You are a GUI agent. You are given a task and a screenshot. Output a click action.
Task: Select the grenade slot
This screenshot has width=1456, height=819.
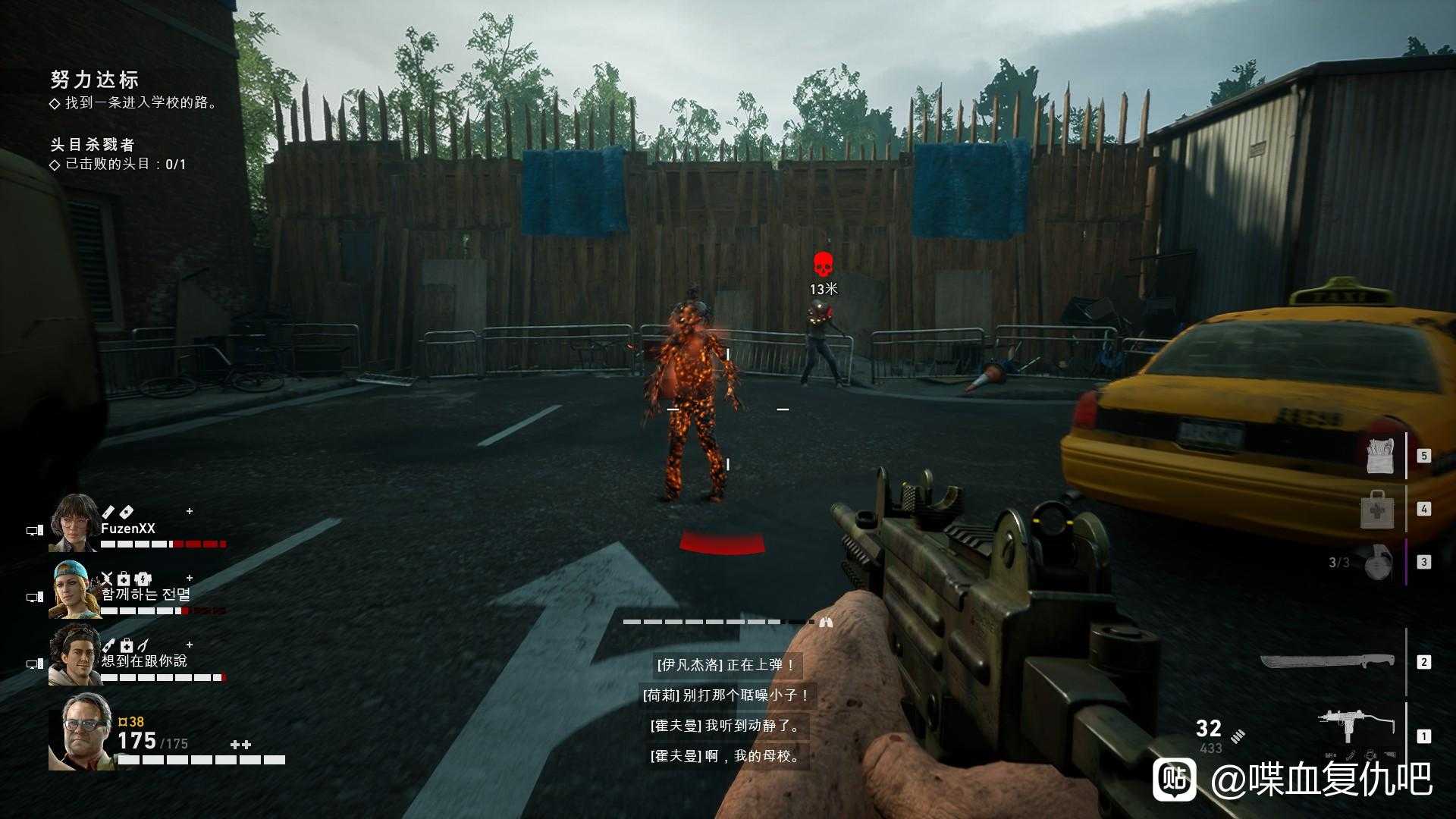coord(1377,562)
